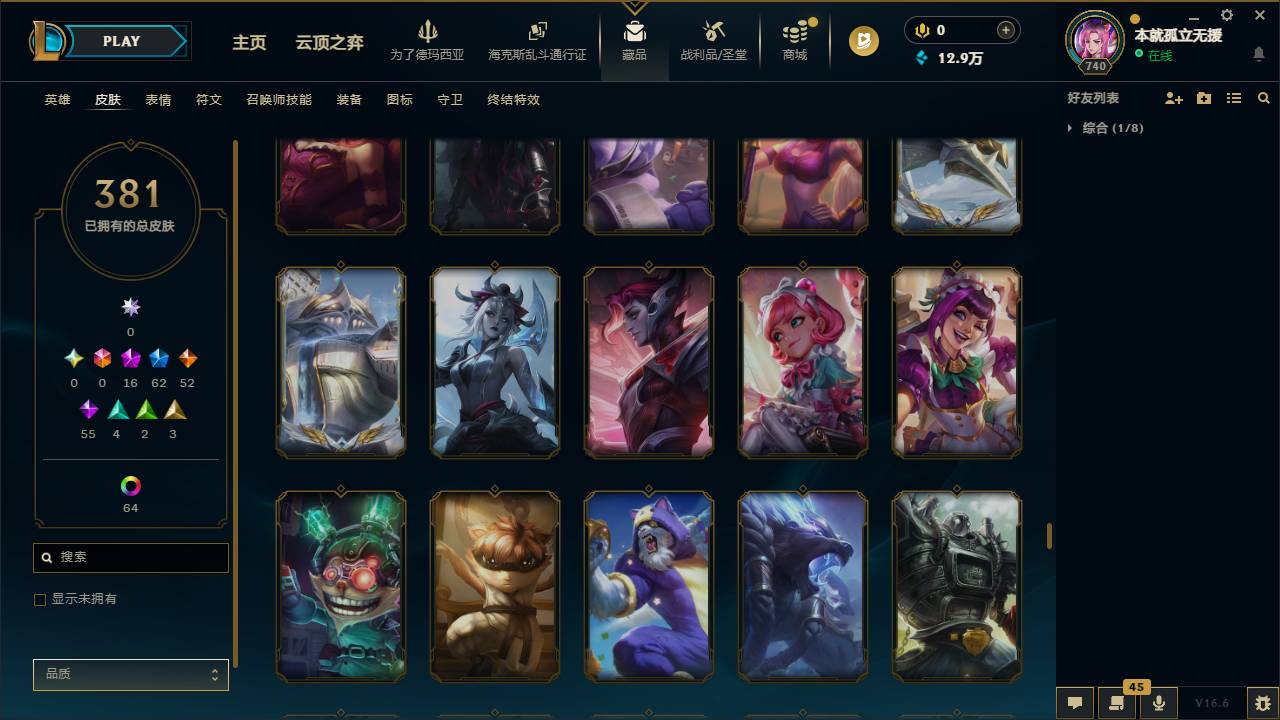Image resolution: width=1280 pixels, height=720 pixels.
Task: Click the add-friend icon in friends panel
Action: click(x=1172, y=97)
